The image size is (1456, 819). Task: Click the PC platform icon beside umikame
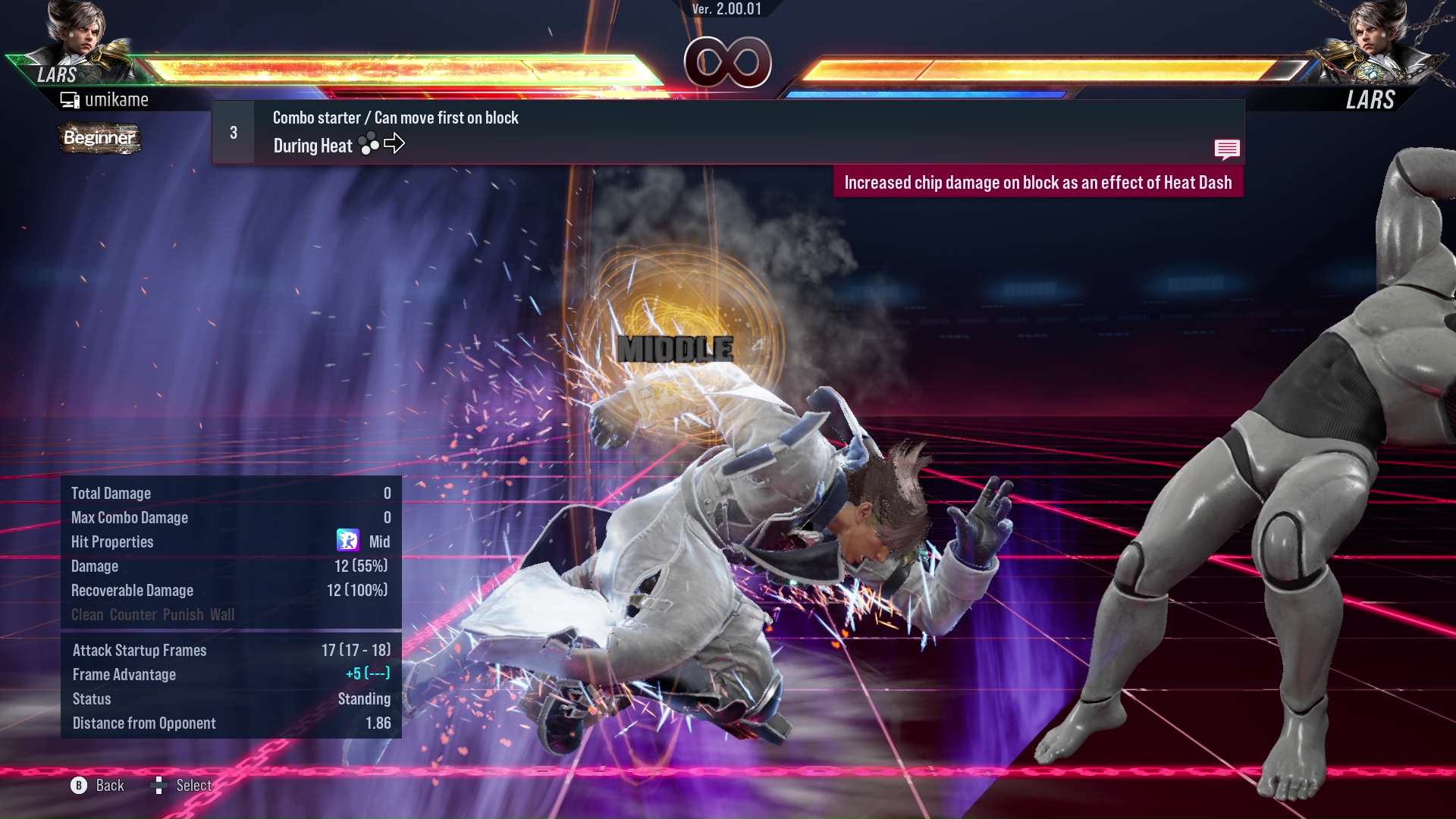(x=71, y=99)
